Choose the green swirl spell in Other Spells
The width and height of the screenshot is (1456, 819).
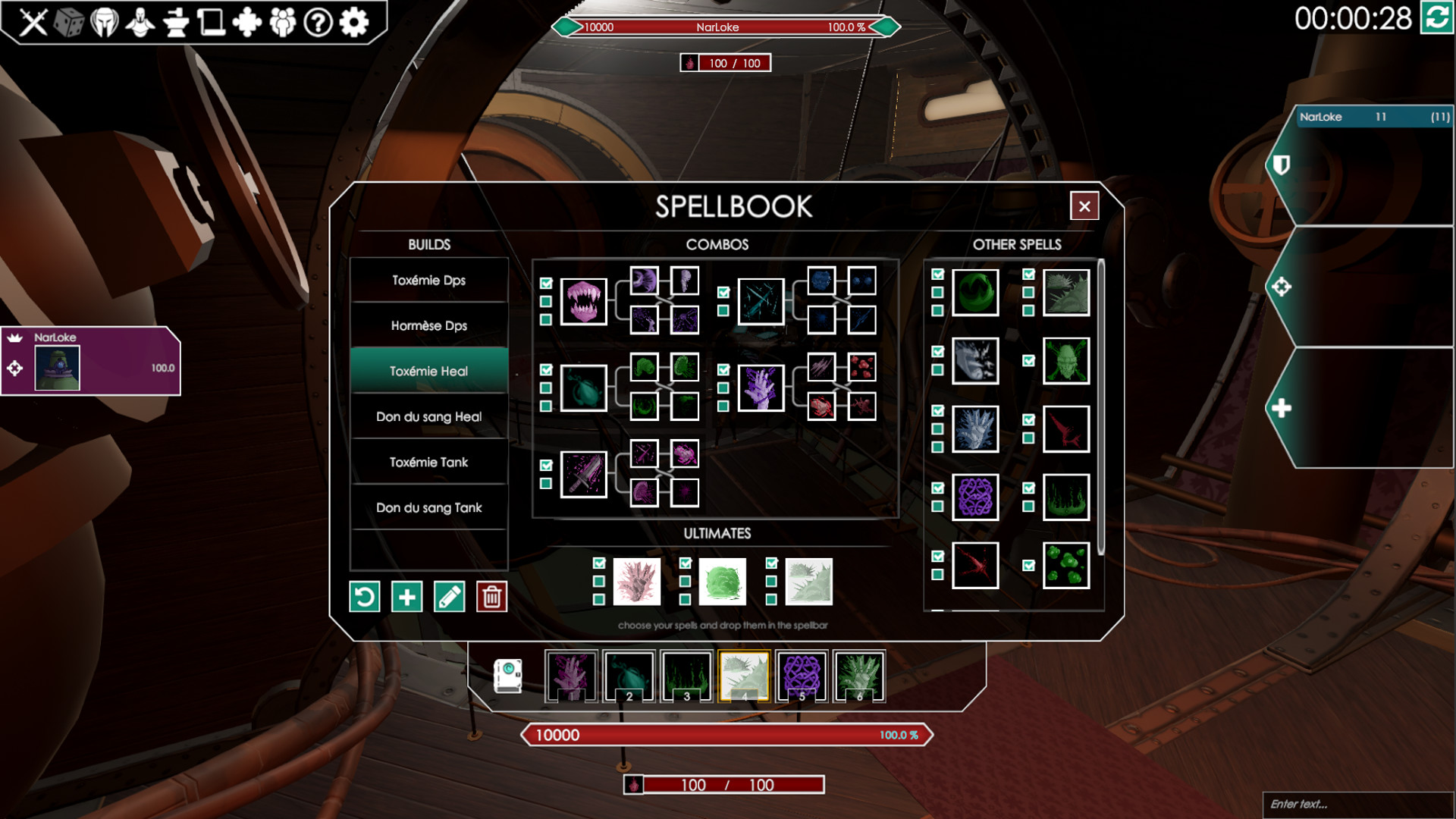point(975,293)
